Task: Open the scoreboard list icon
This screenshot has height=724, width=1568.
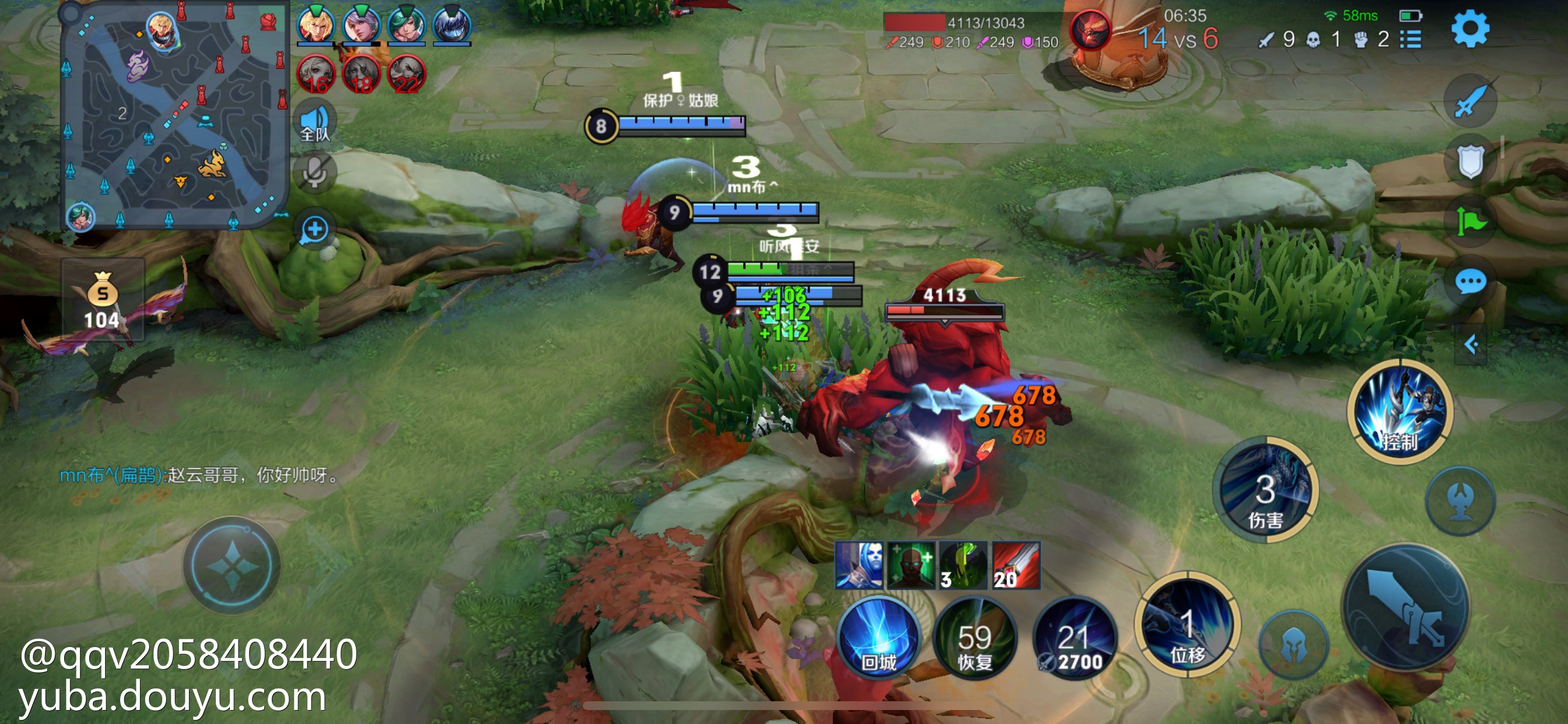Action: pos(1410,40)
